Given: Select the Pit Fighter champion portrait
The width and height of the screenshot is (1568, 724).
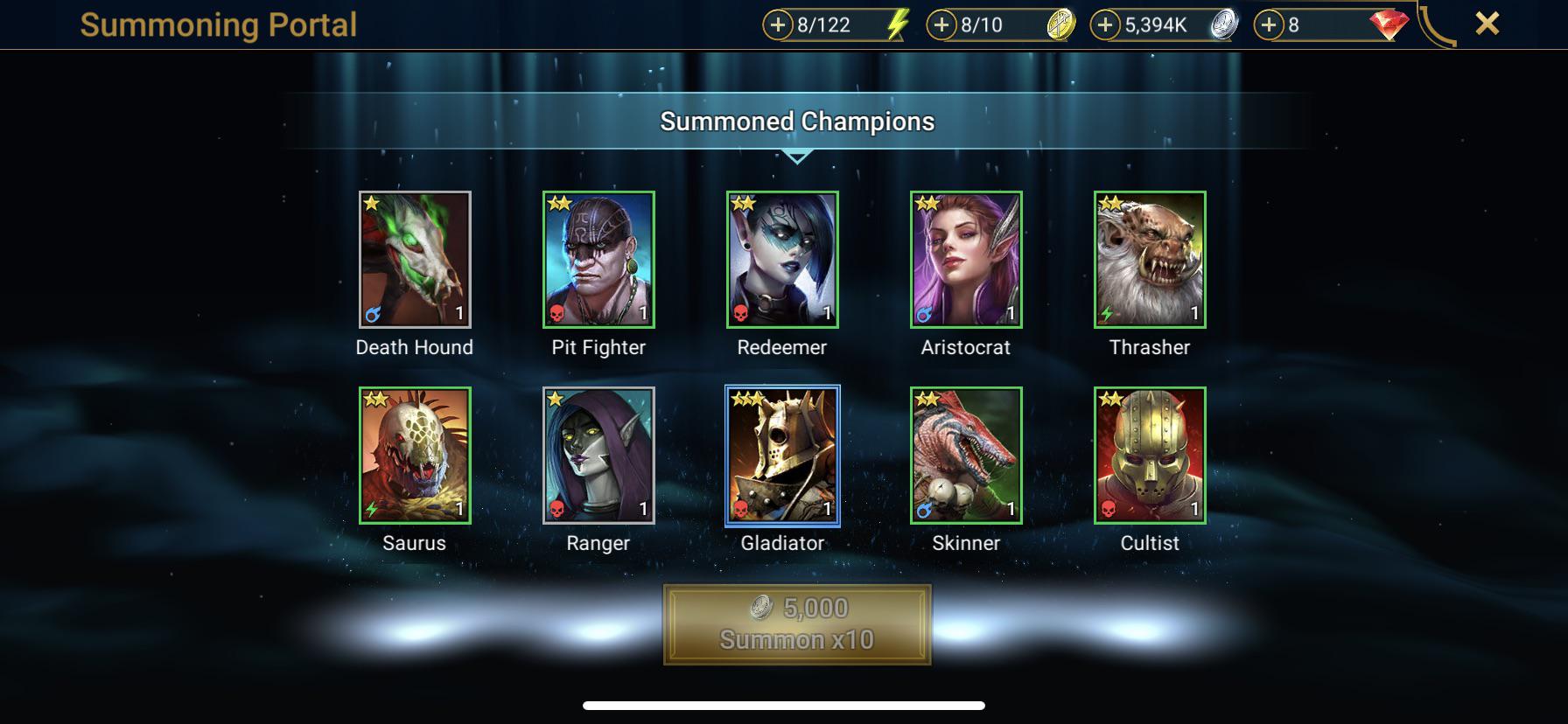Looking at the screenshot, I should pos(598,260).
